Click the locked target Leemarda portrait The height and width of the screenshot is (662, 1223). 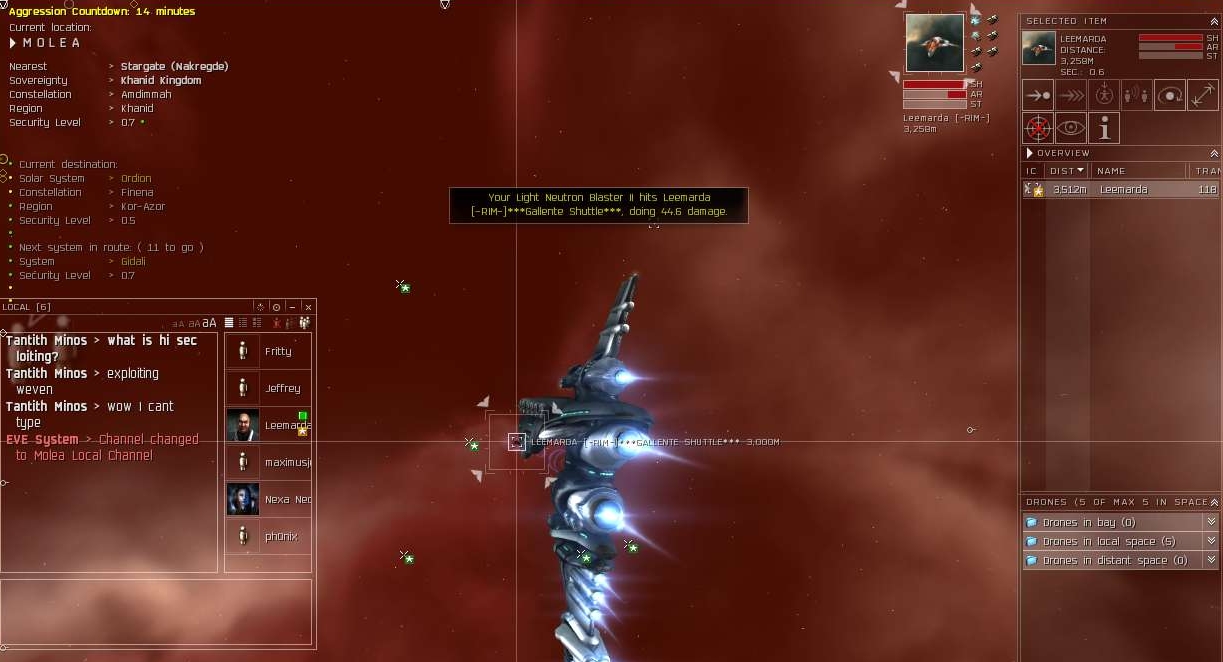(935, 43)
